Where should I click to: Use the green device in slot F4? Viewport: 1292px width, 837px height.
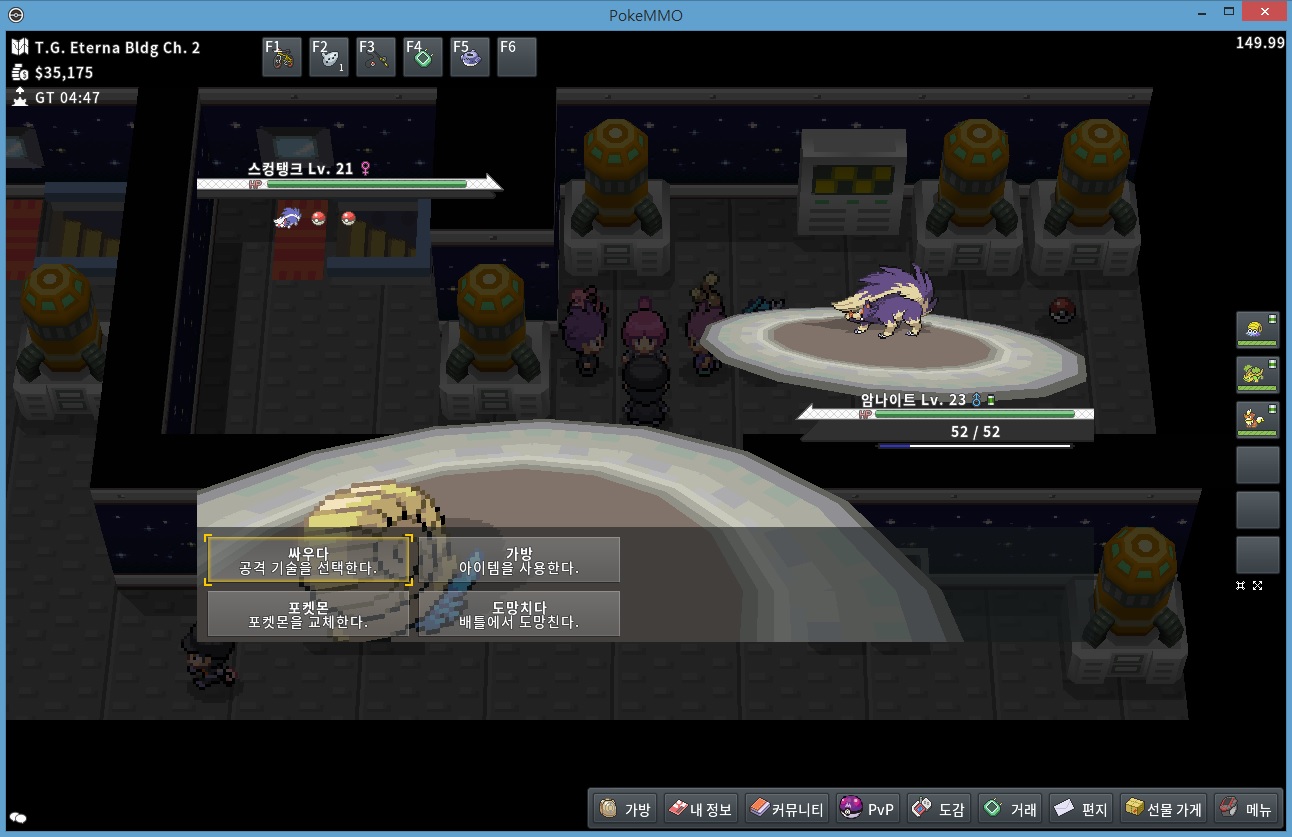423,57
